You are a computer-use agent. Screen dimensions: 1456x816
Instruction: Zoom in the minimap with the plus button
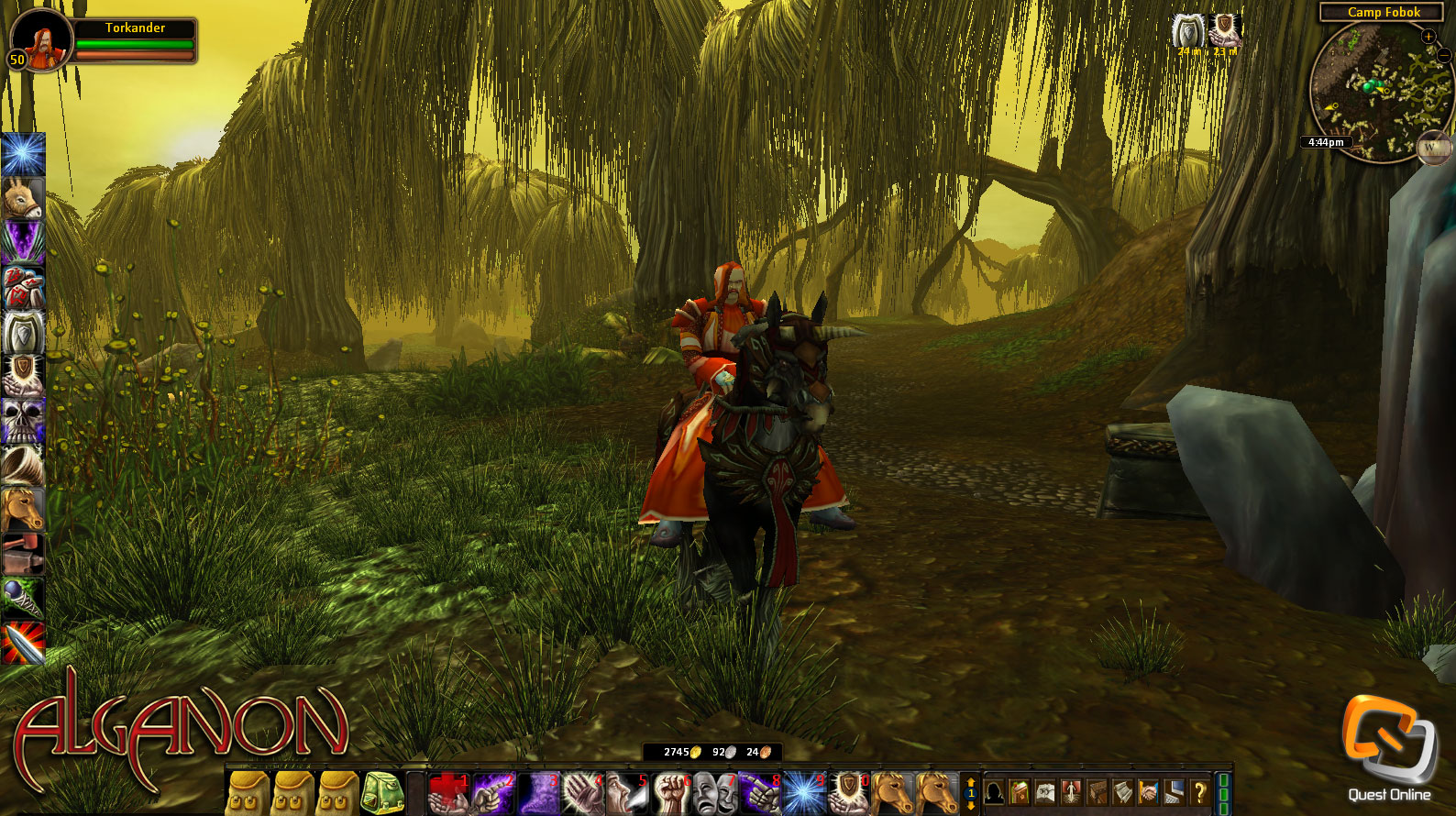pyautogui.click(x=1429, y=38)
